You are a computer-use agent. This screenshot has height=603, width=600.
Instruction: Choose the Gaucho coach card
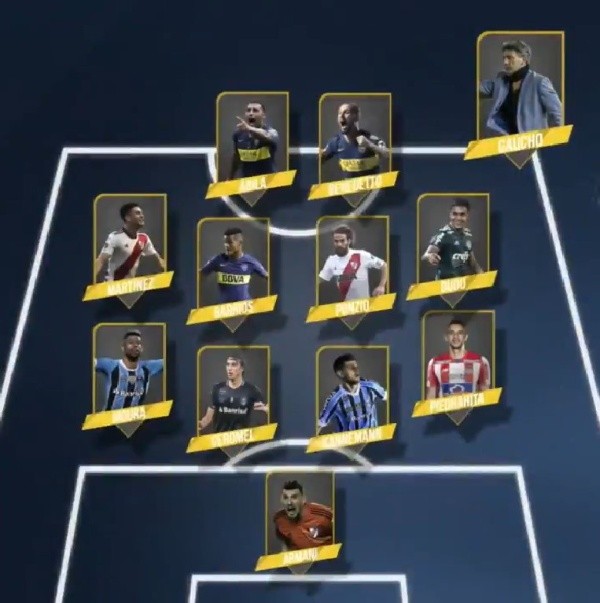(519, 95)
